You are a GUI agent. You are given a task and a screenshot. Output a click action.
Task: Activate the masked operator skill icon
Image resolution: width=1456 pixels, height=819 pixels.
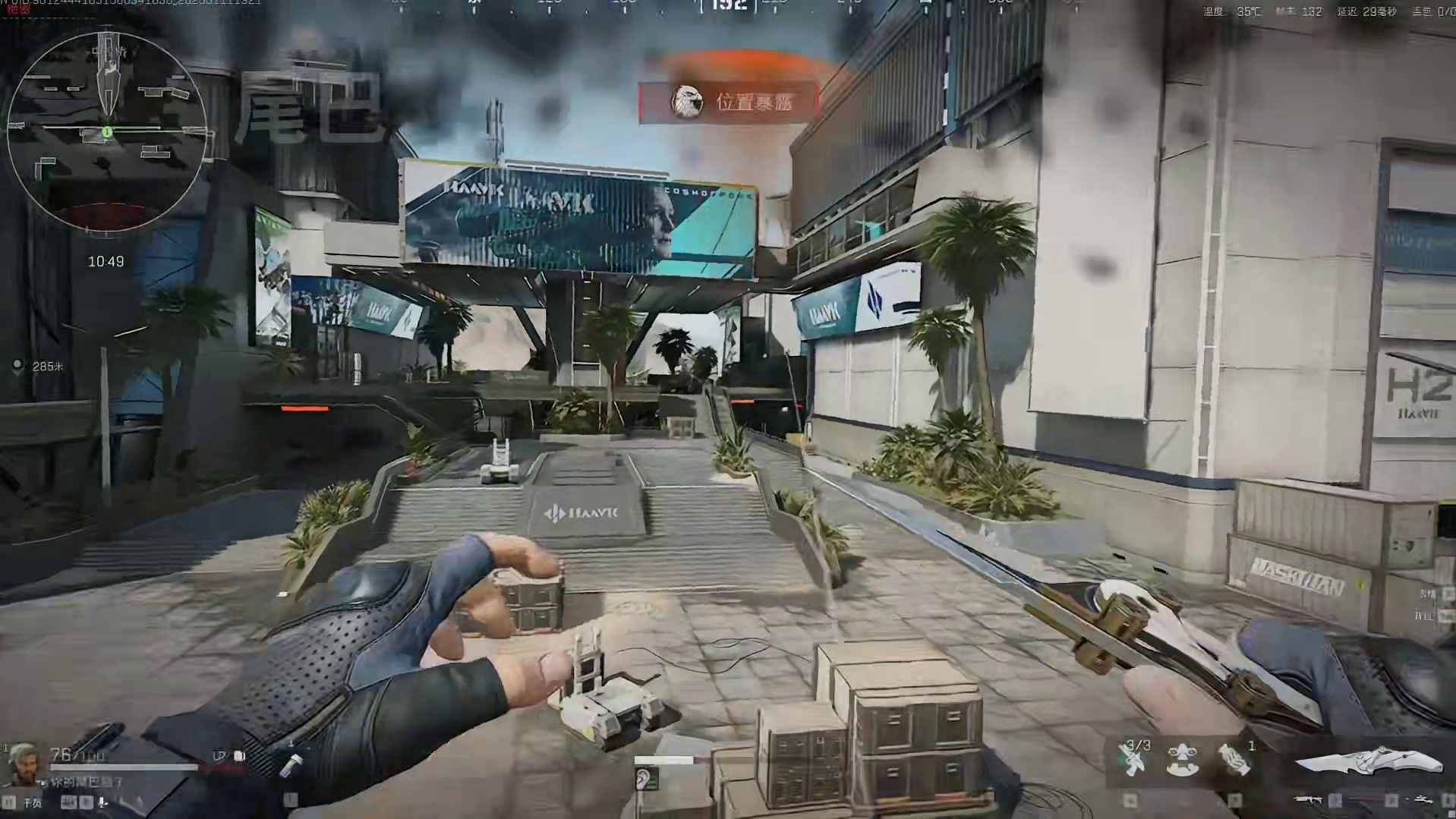1183,760
